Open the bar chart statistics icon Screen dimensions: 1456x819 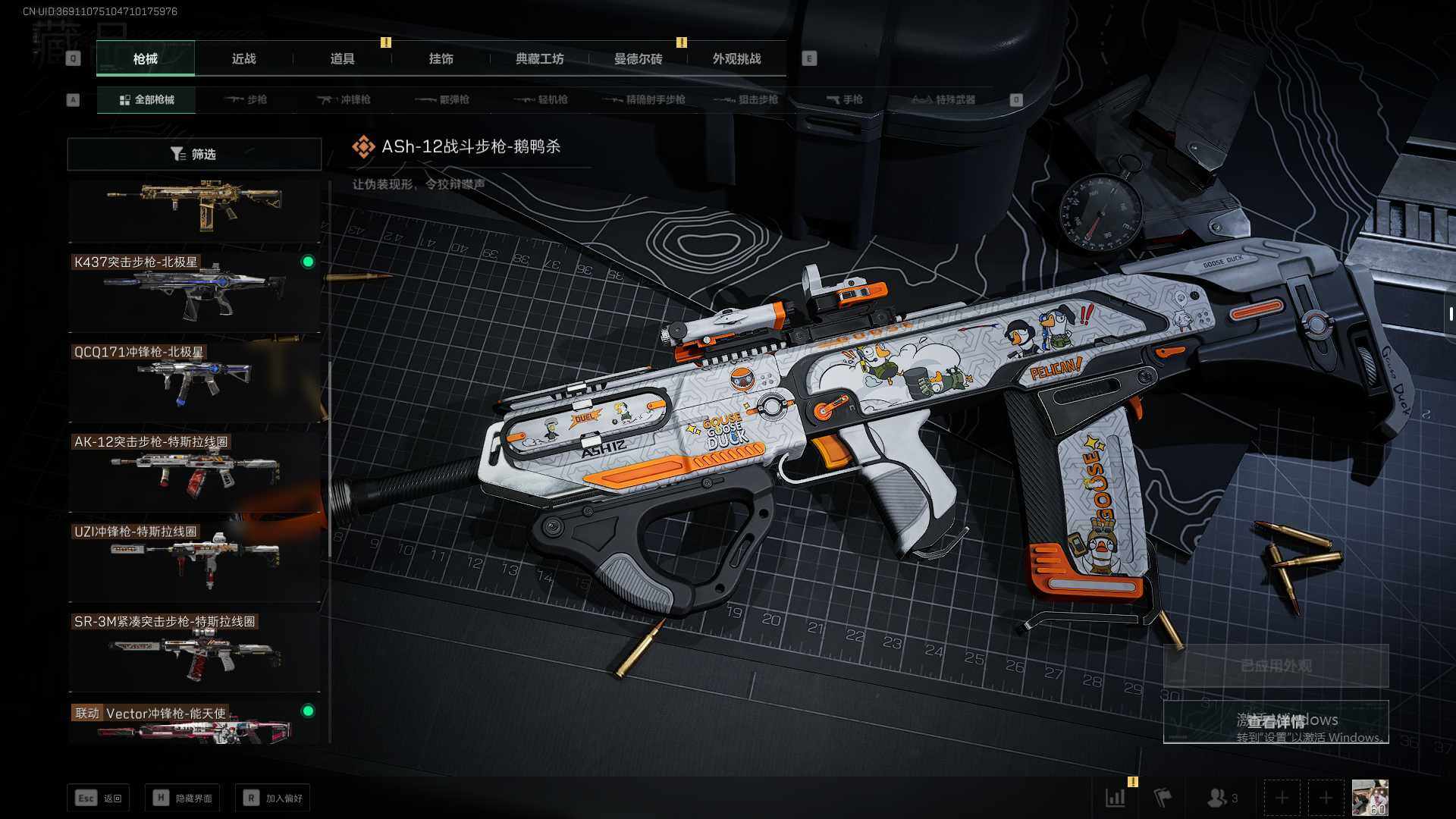[1116, 798]
